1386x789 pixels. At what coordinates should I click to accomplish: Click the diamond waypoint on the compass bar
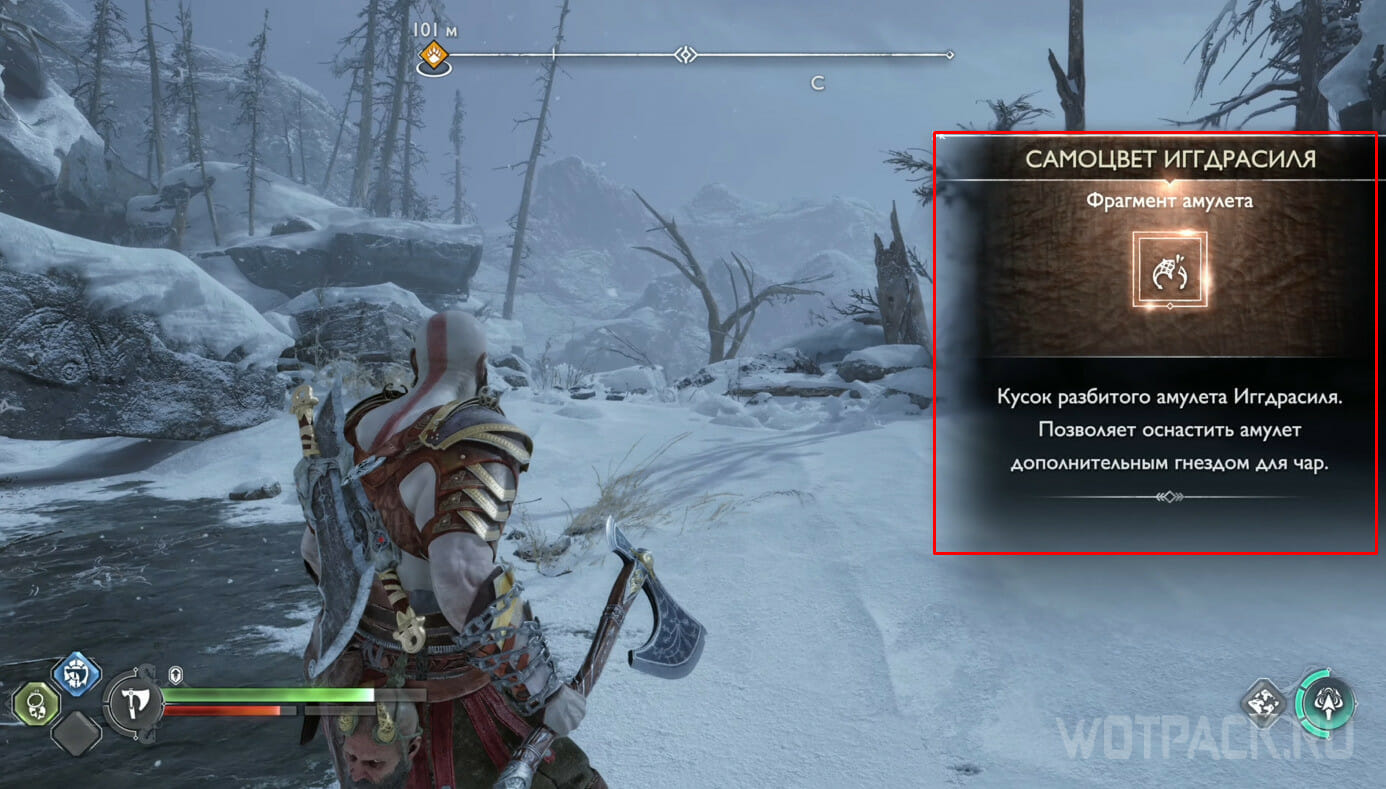click(x=685, y=55)
